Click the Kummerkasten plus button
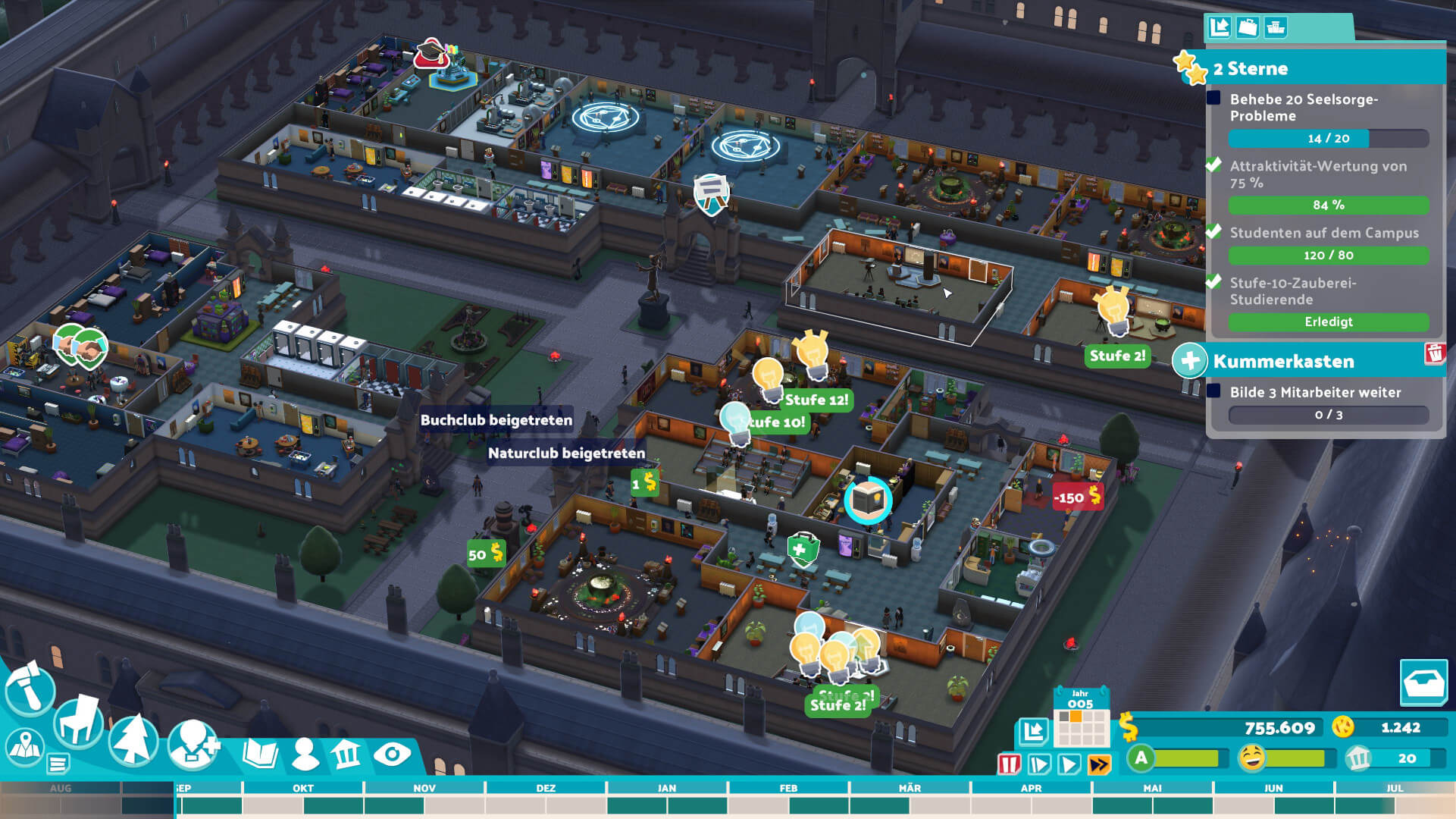This screenshot has width=1456, height=819. point(1189,361)
